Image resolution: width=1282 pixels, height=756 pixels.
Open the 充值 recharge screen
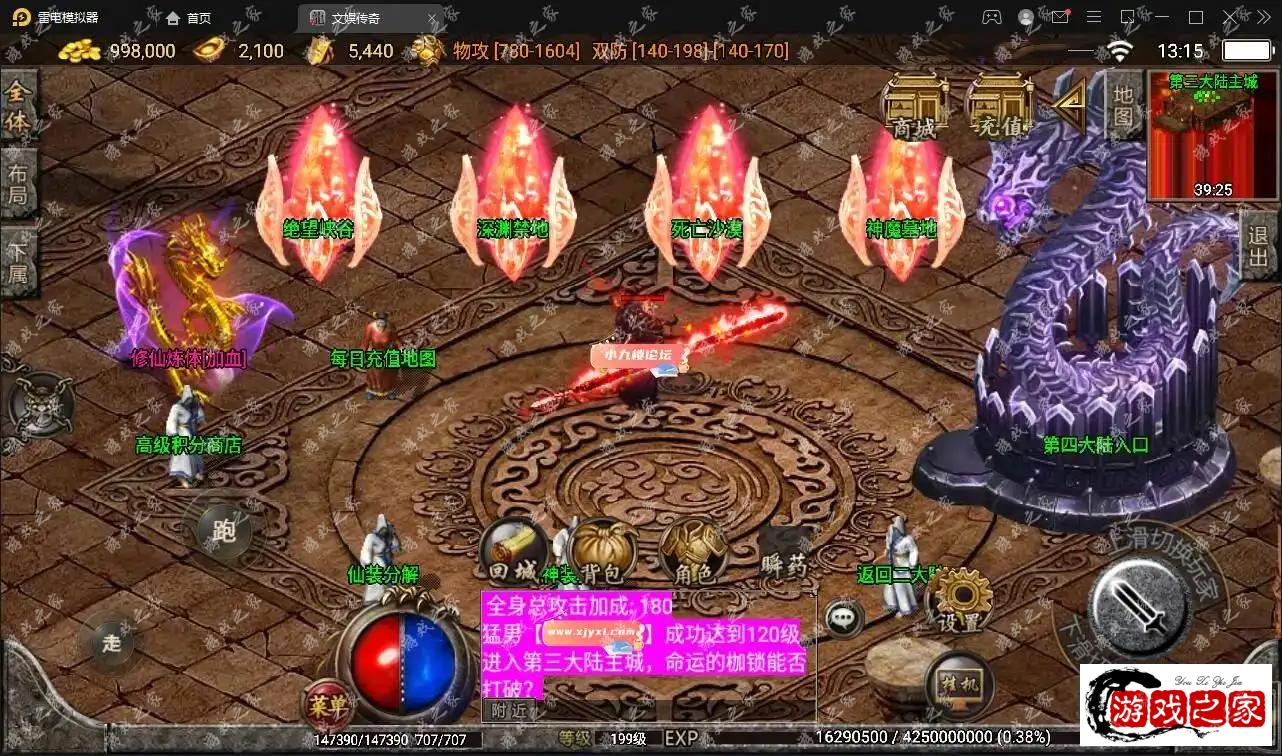[999, 103]
